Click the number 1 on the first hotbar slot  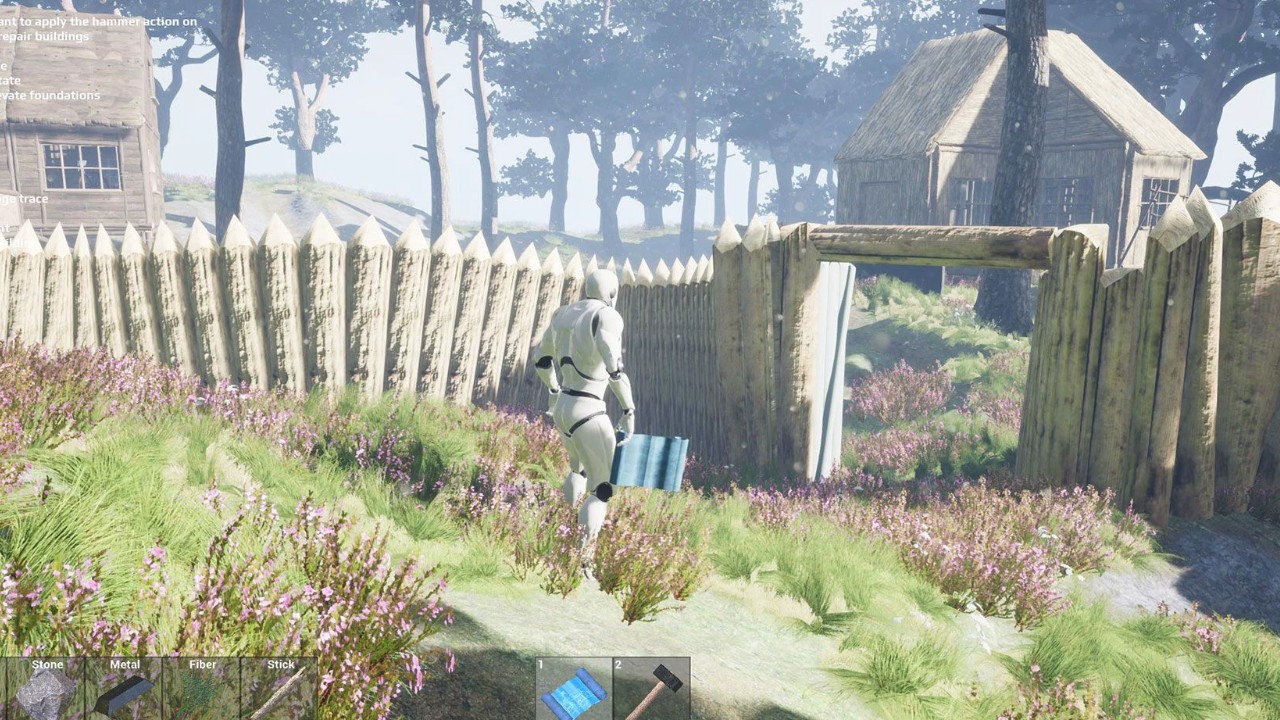(x=541, y=663)
